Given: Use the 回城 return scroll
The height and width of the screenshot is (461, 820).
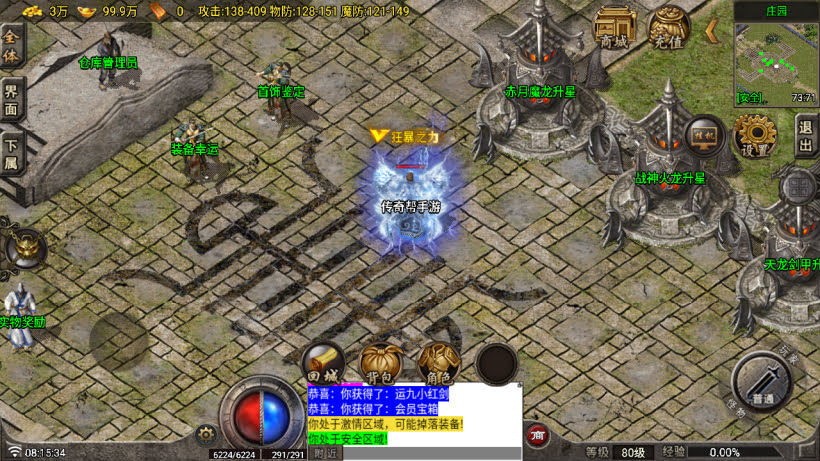Looking at the screenshot, I should pos(325,363).
